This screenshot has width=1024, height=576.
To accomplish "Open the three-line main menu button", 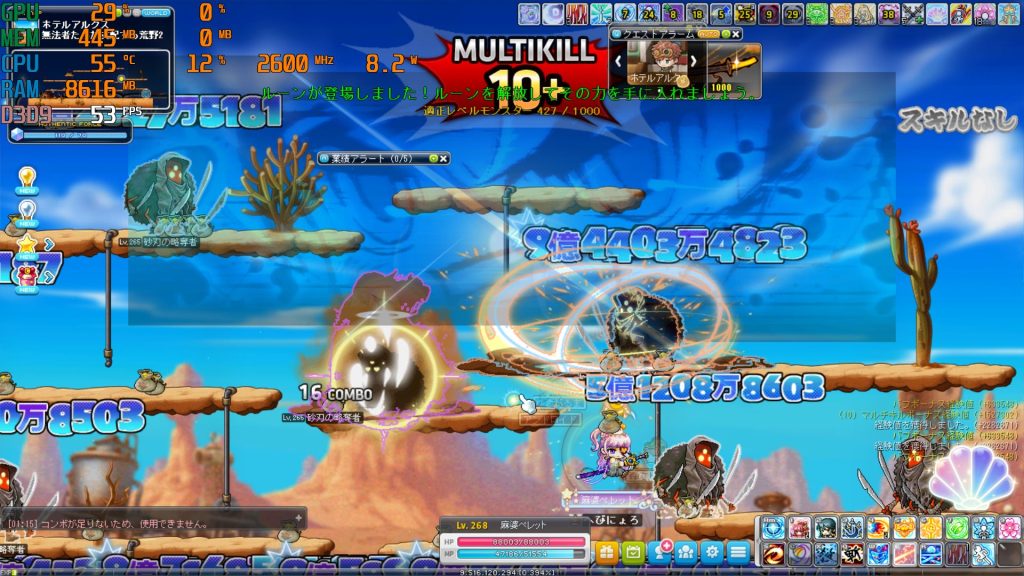I will coord(738,551).
